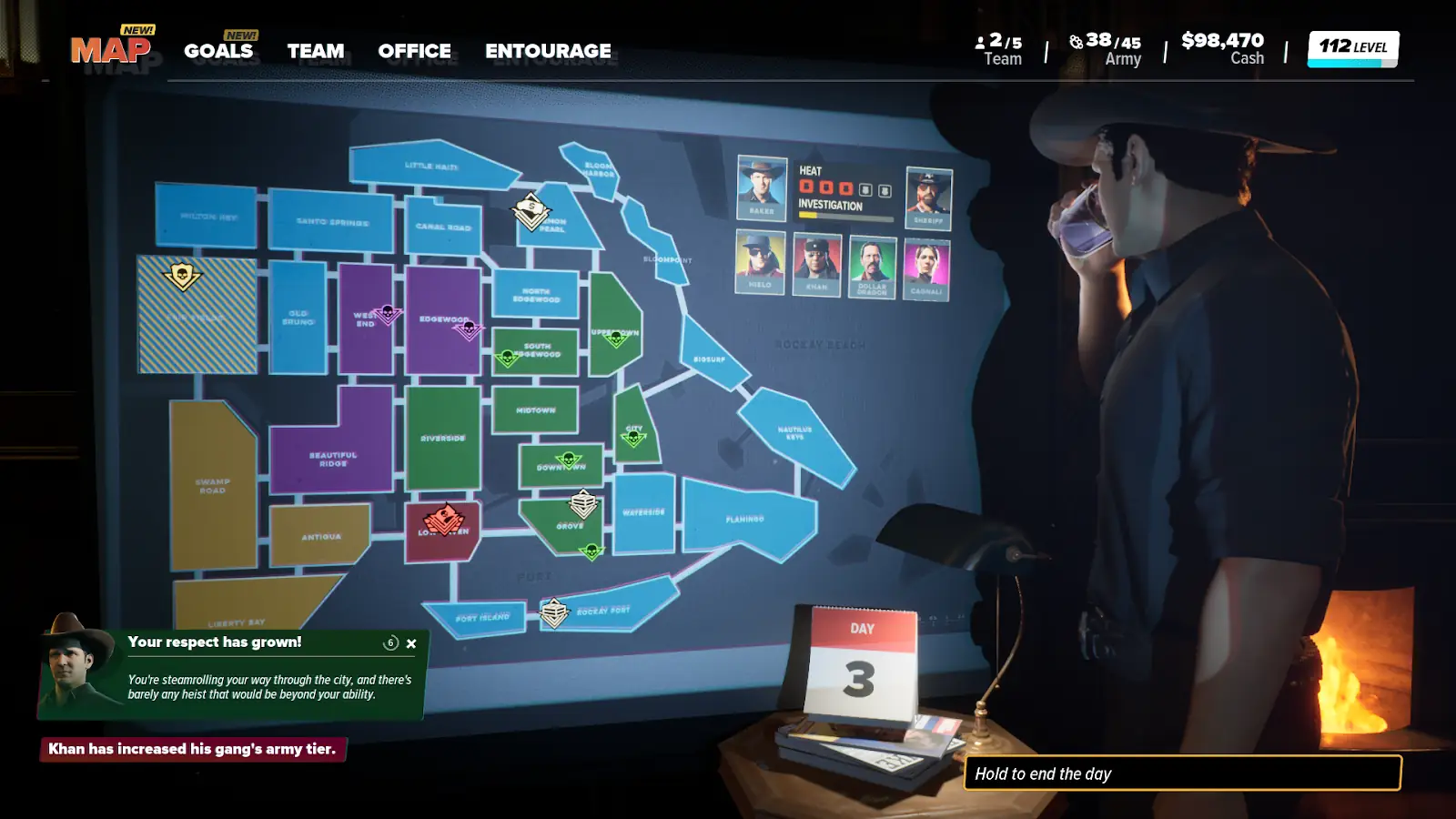
Task: Select Khan's boss portrait
Action: pos(816,263)
